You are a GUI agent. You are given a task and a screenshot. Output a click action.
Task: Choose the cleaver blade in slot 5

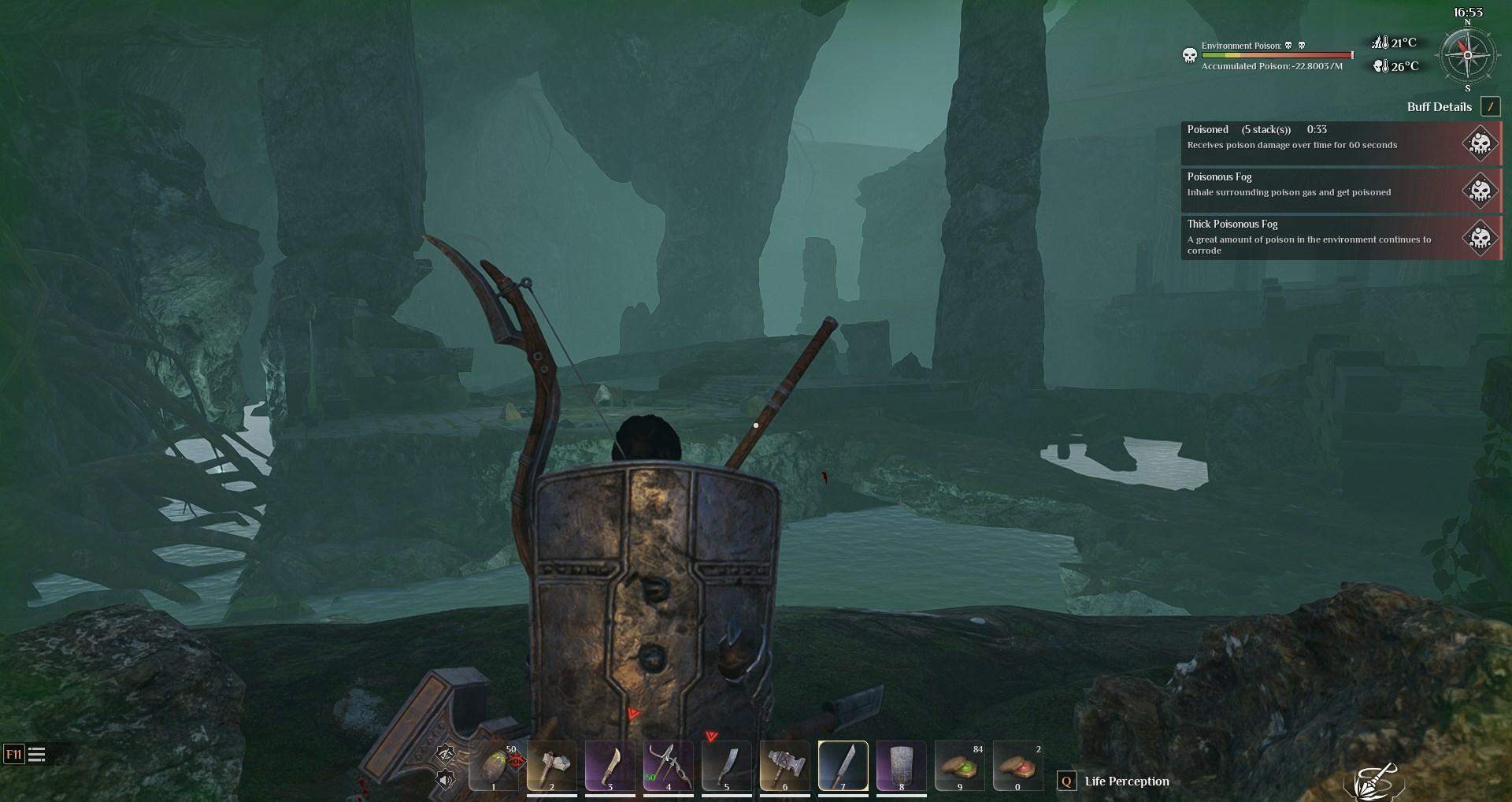point(726,766)
